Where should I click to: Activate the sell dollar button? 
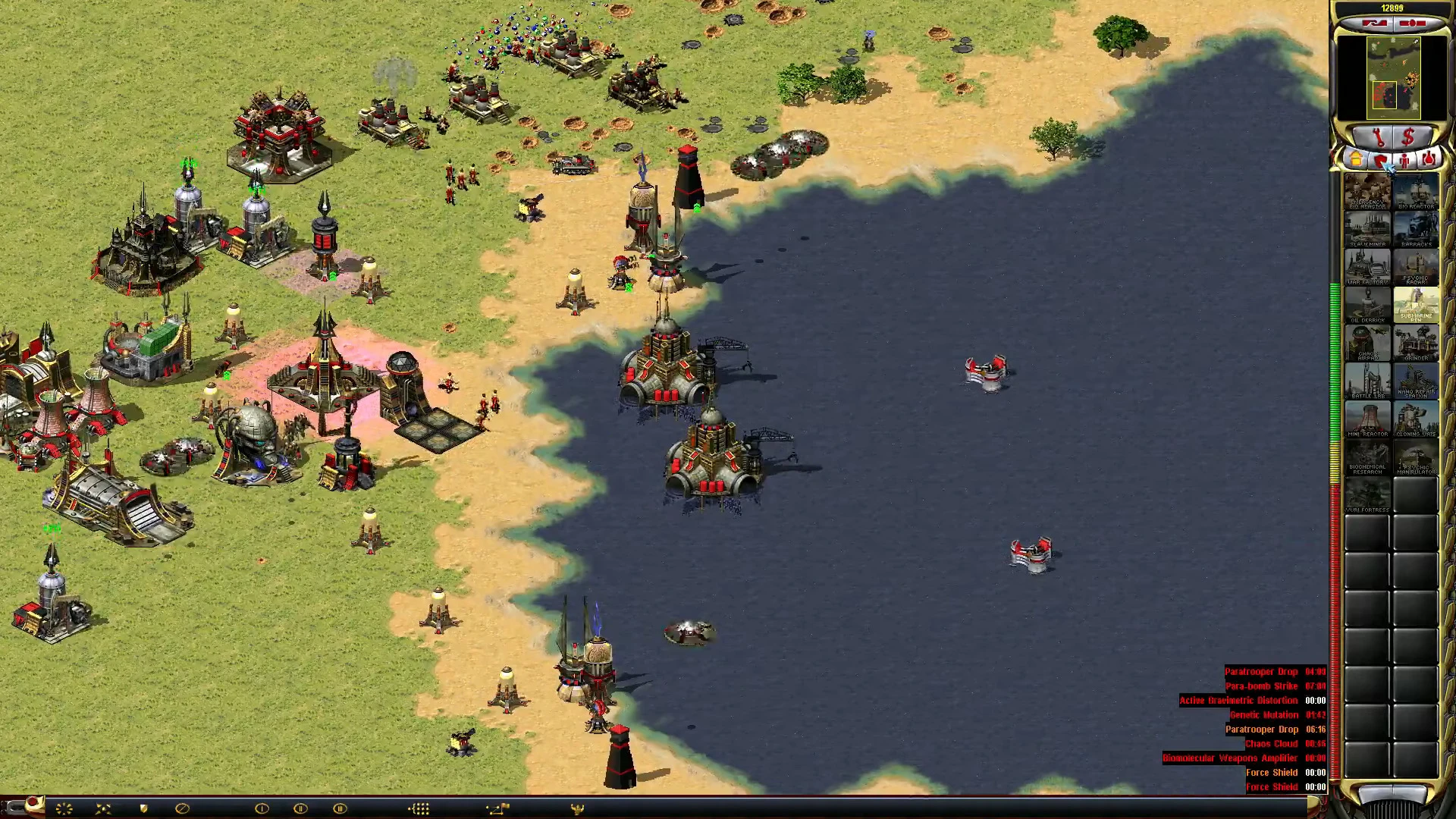point(1409,138)
